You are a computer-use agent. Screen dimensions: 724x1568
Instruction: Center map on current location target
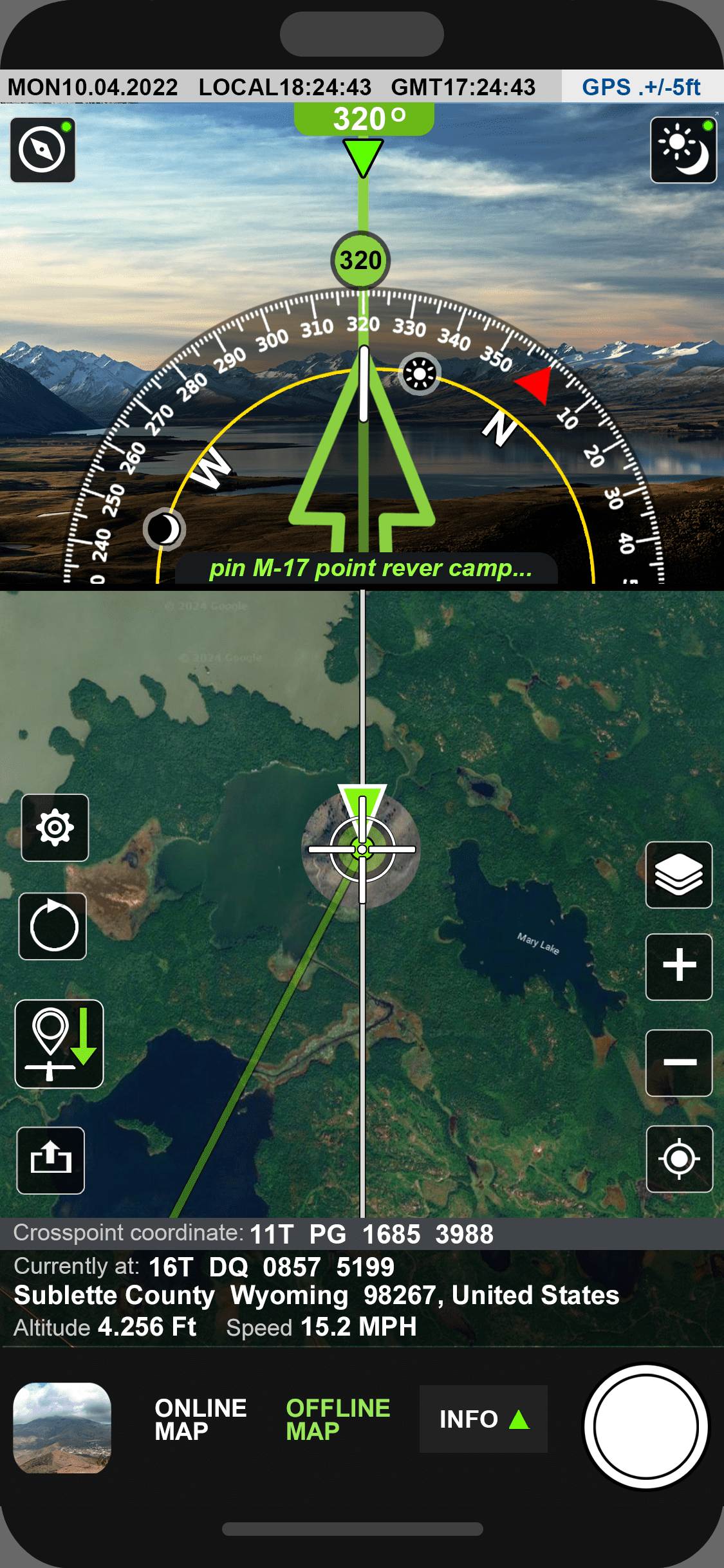point(679,1159)
